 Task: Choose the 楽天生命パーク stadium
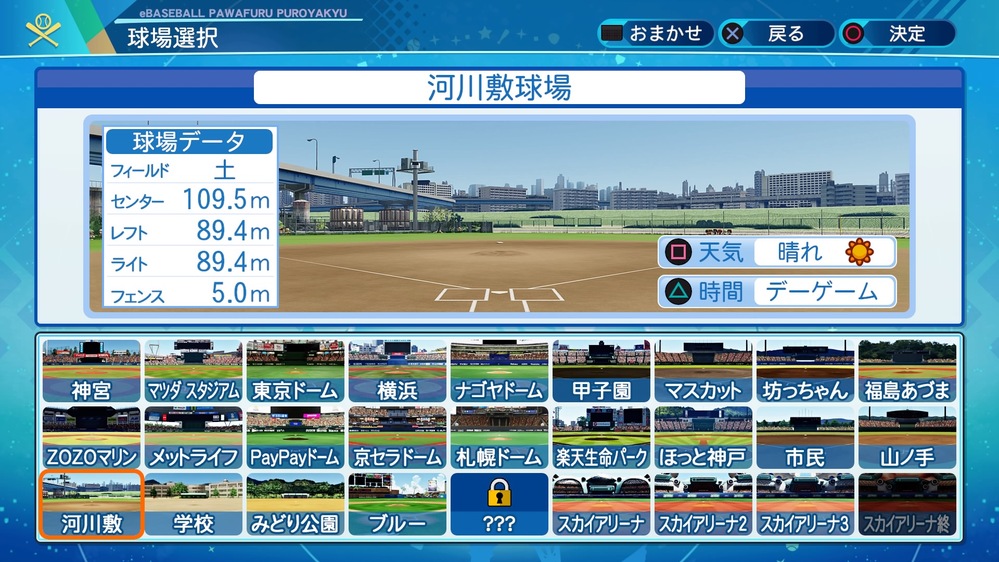click(601, 438)
